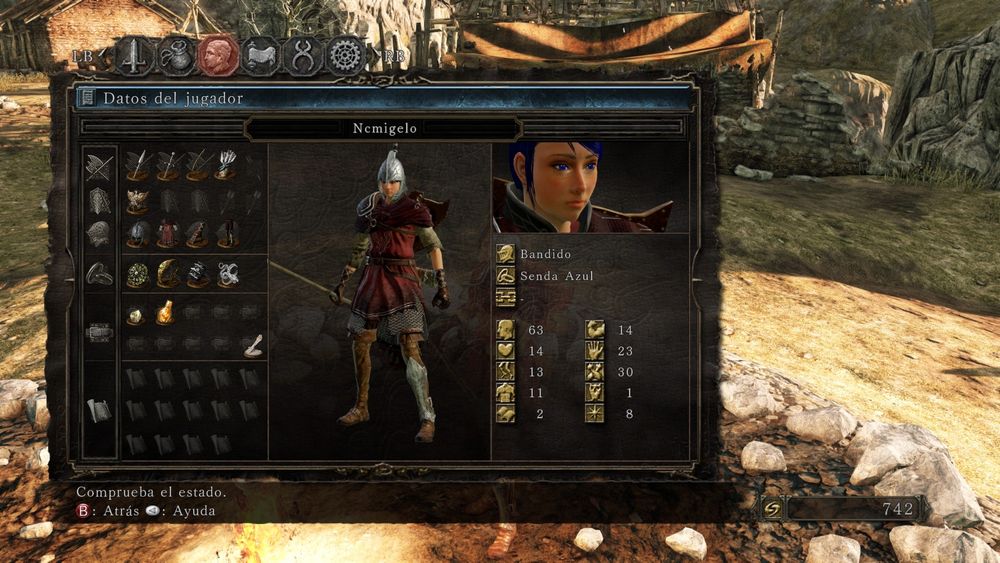Select the green patterned ring slot
This screenshot has width=1000, height=563.
click(138, 273)
